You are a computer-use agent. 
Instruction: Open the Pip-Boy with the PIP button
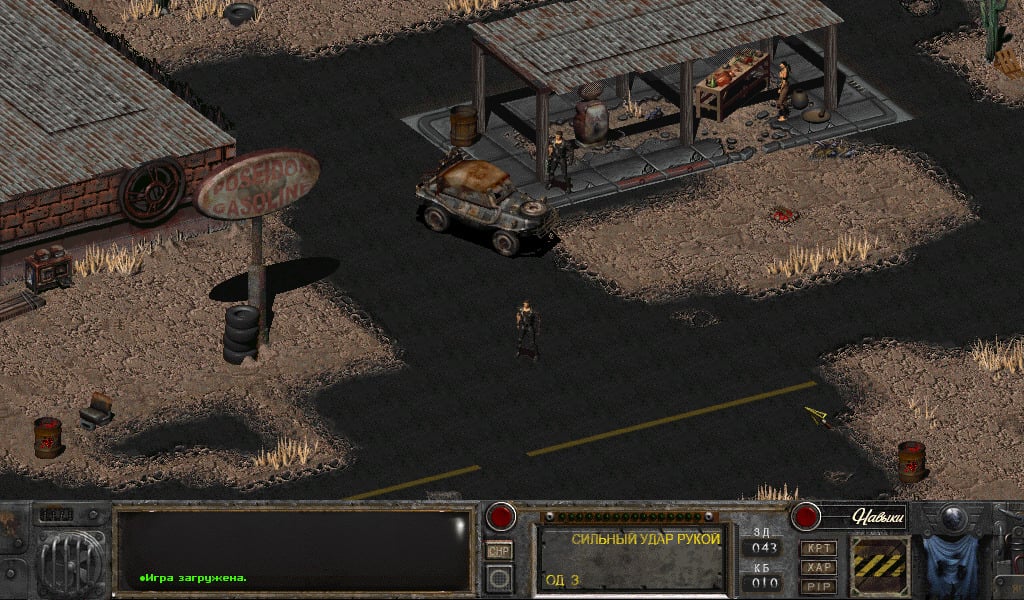pos(818,585)
